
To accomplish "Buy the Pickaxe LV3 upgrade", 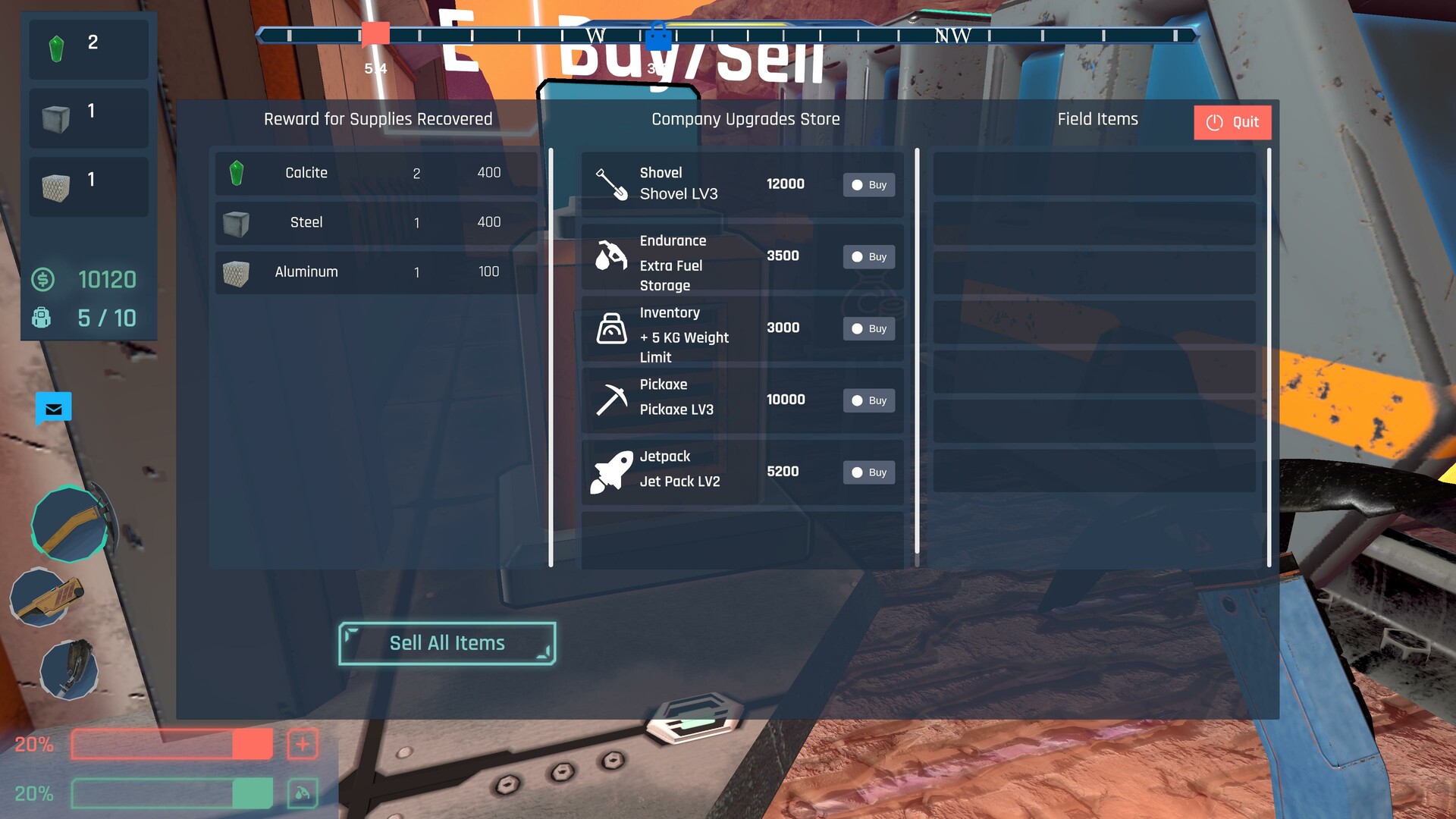I will [x=868, y=400].
